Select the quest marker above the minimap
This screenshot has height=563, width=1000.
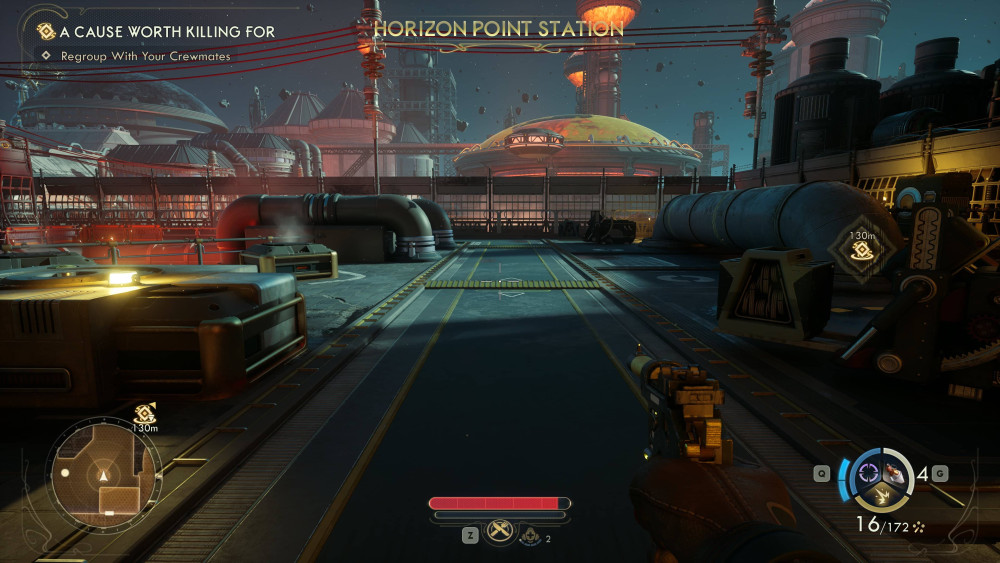coord(144,412)
